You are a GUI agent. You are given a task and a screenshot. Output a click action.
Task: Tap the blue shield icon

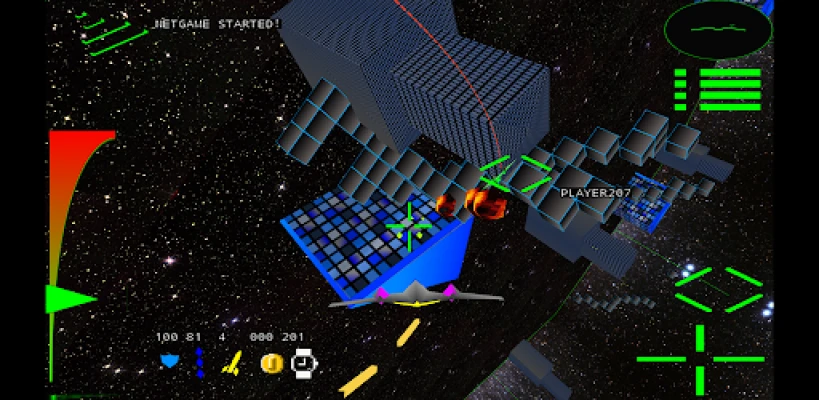pyautogui.click(x=170, y=362)
